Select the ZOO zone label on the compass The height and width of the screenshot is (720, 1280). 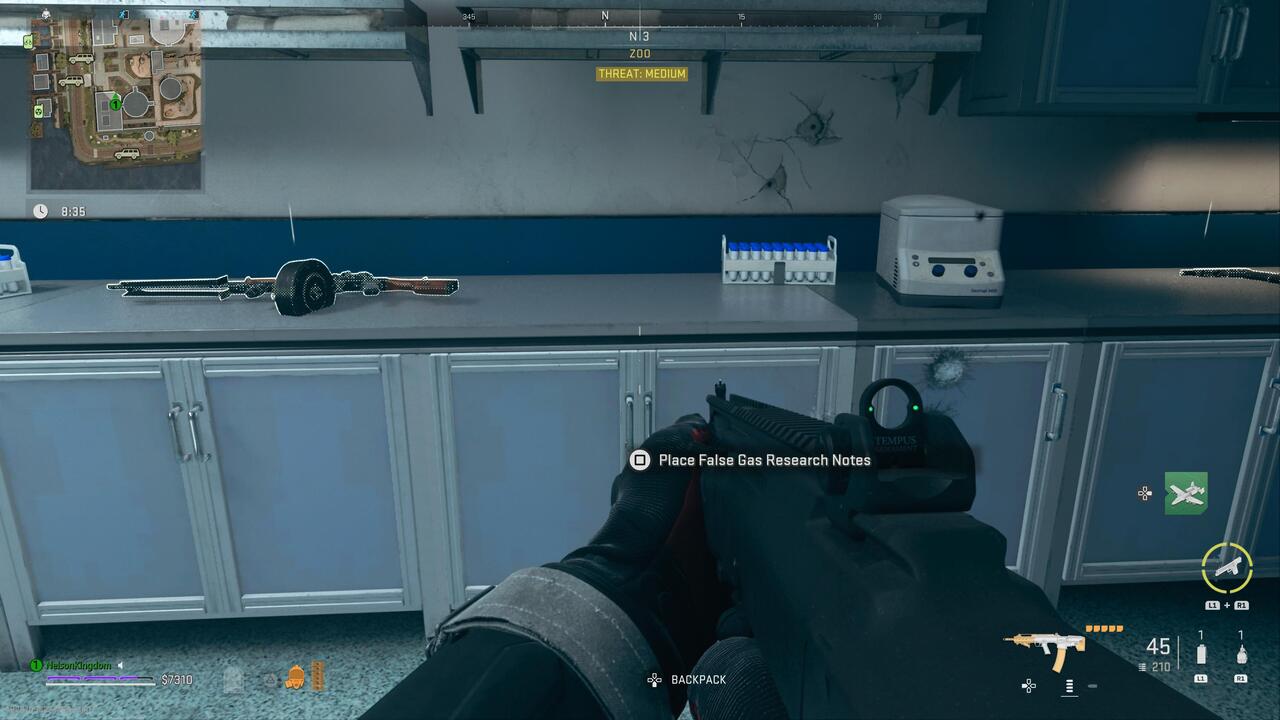pyautogui.click(x=640, y=52)
